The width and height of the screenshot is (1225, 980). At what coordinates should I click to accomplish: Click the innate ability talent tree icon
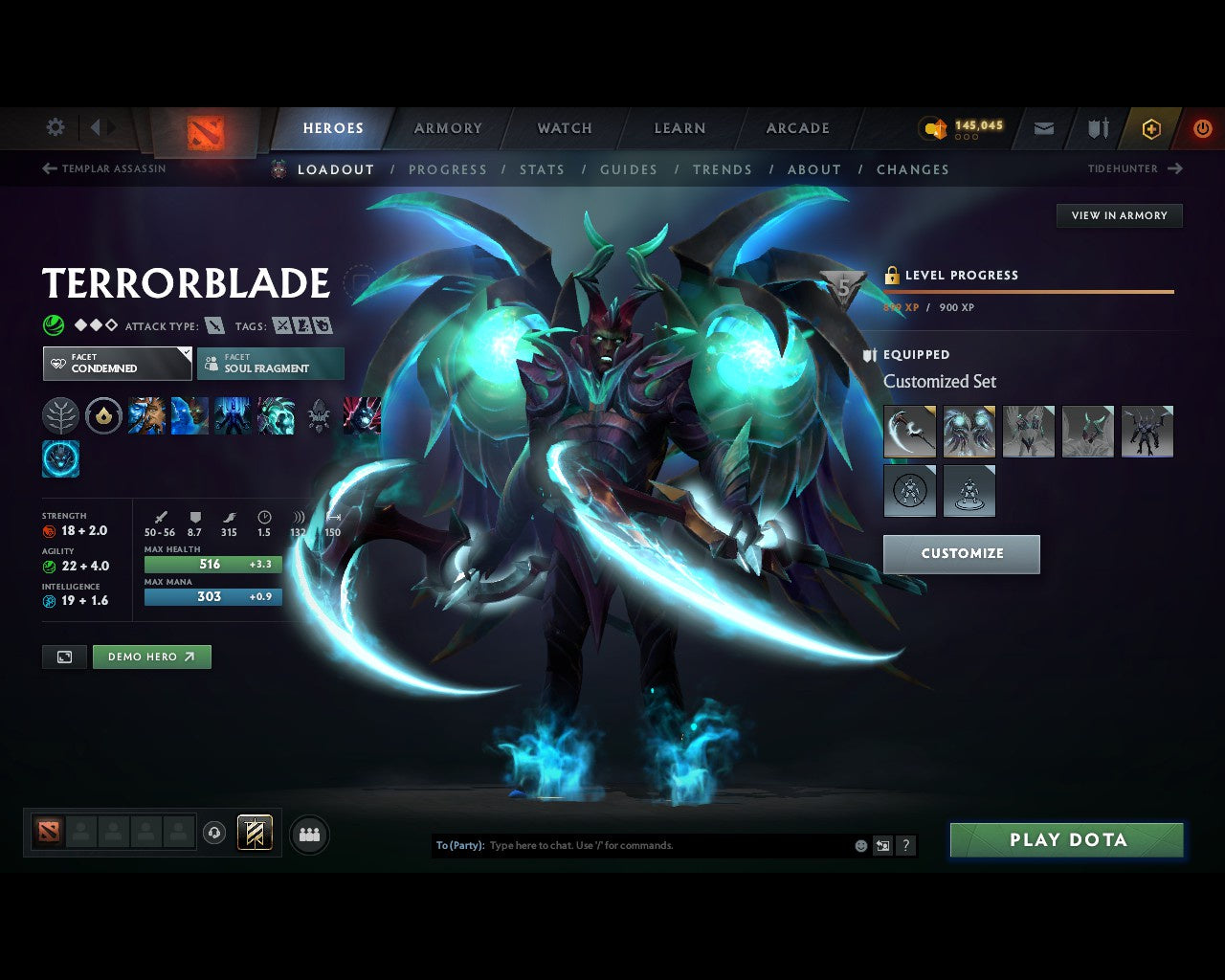(x=60, y=415)
